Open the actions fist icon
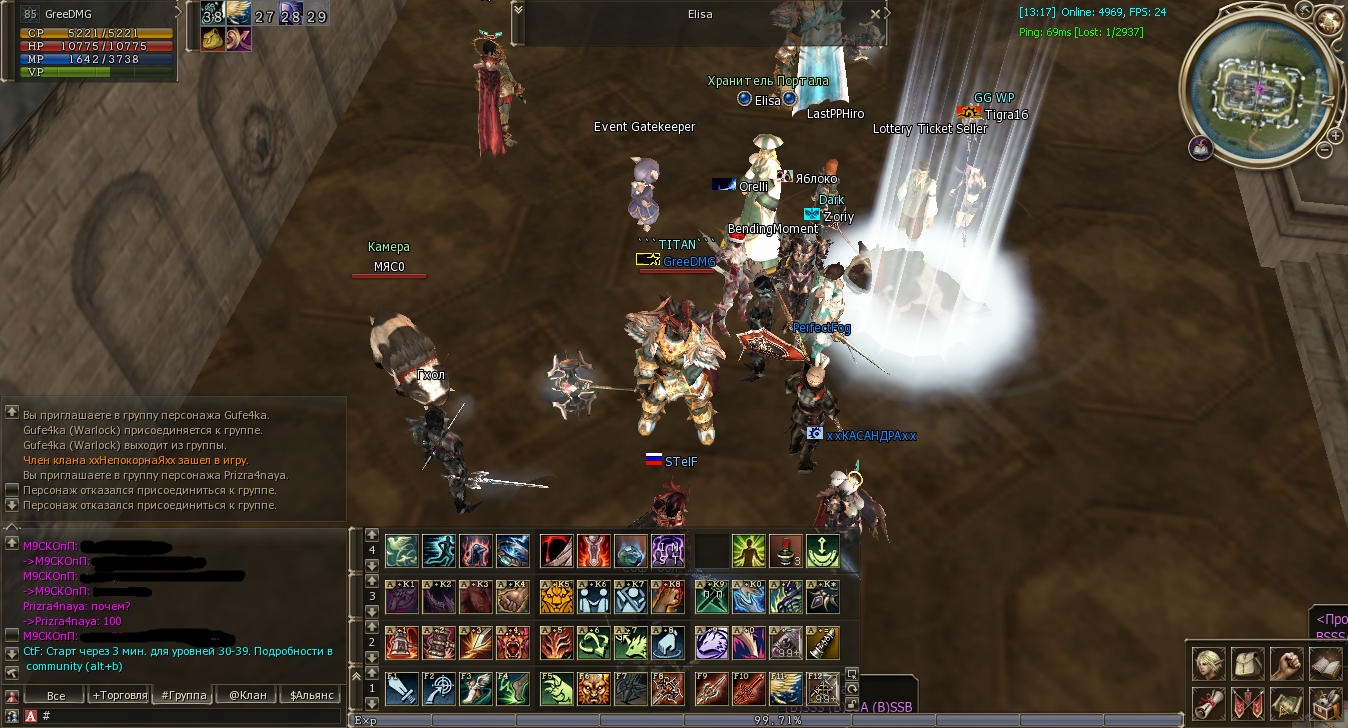Image resolution: width=1348 pixels, height=728 pixels. click(x=1286, y=664)
